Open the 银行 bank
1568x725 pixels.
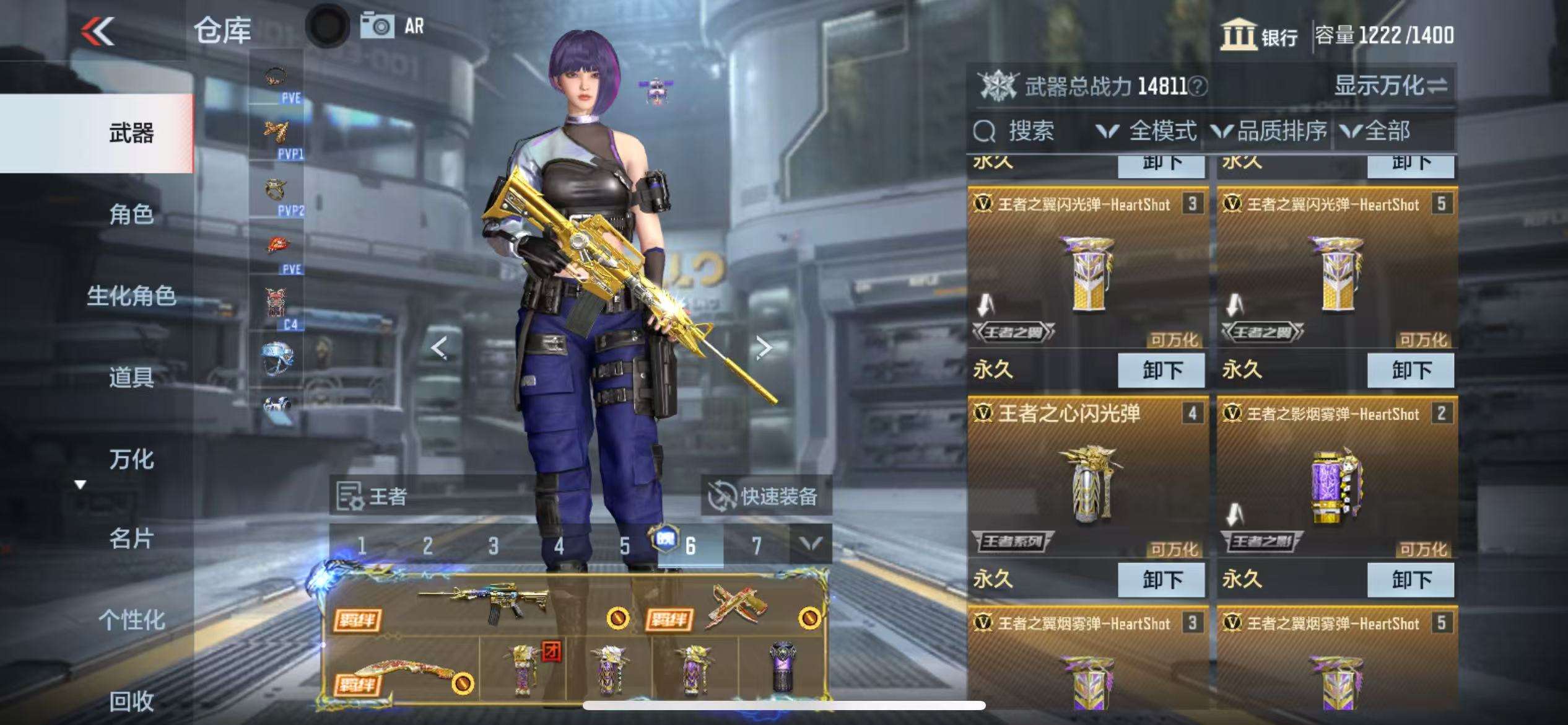coord(1260,35)
